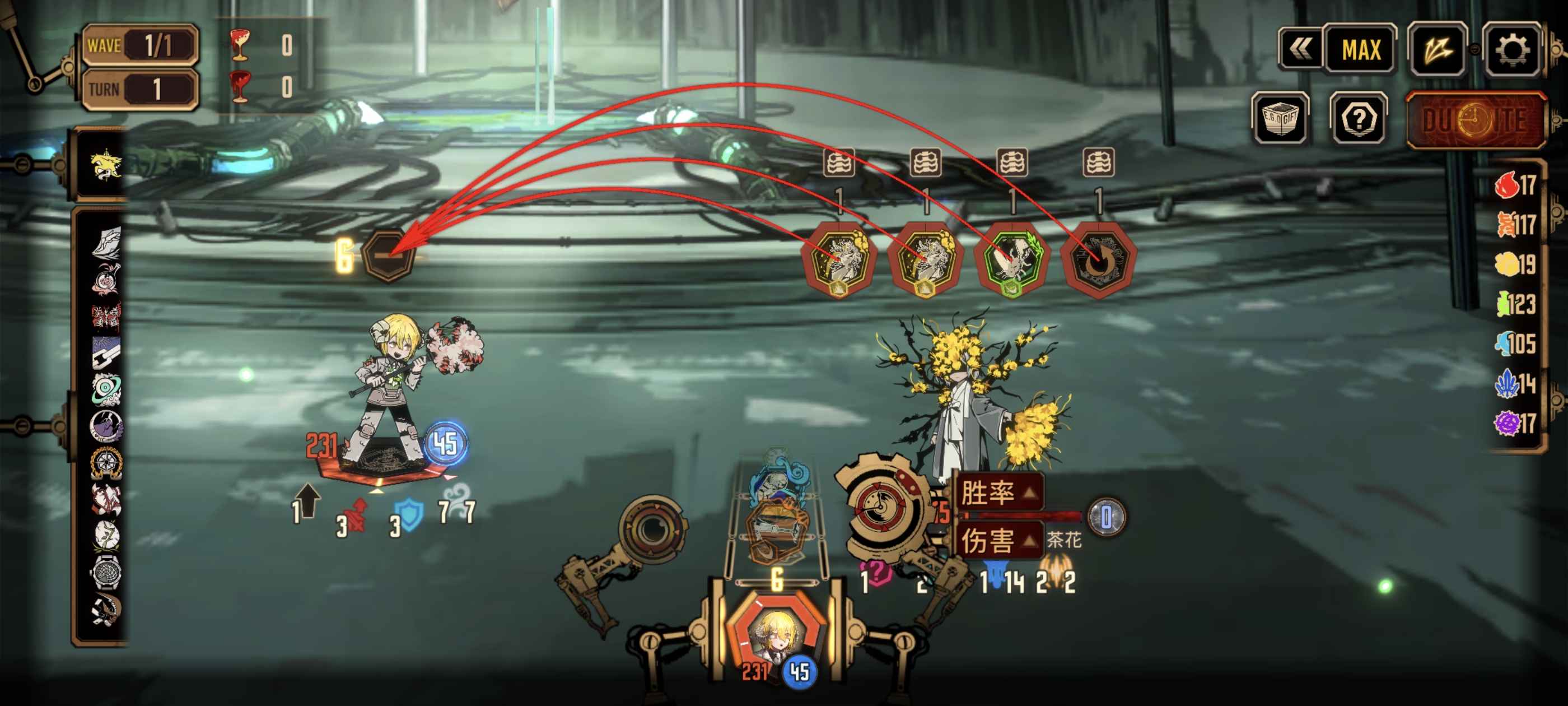
Task: Start the turn with the red clock button
Action: 1476,120
